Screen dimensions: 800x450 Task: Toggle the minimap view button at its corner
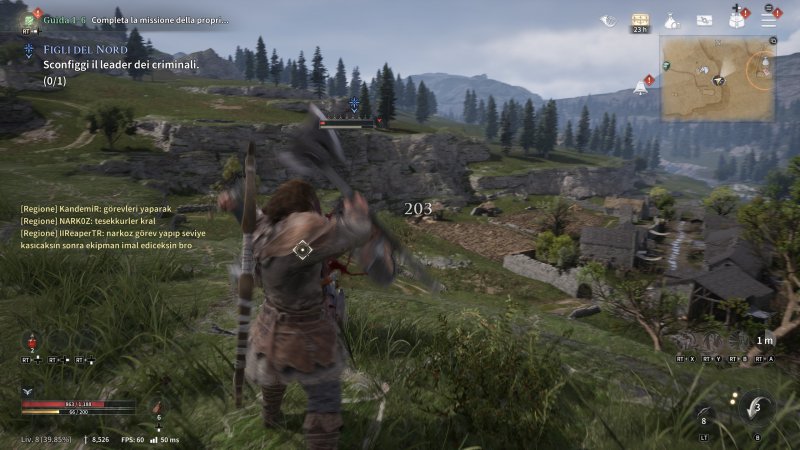(x=773, y=41)
